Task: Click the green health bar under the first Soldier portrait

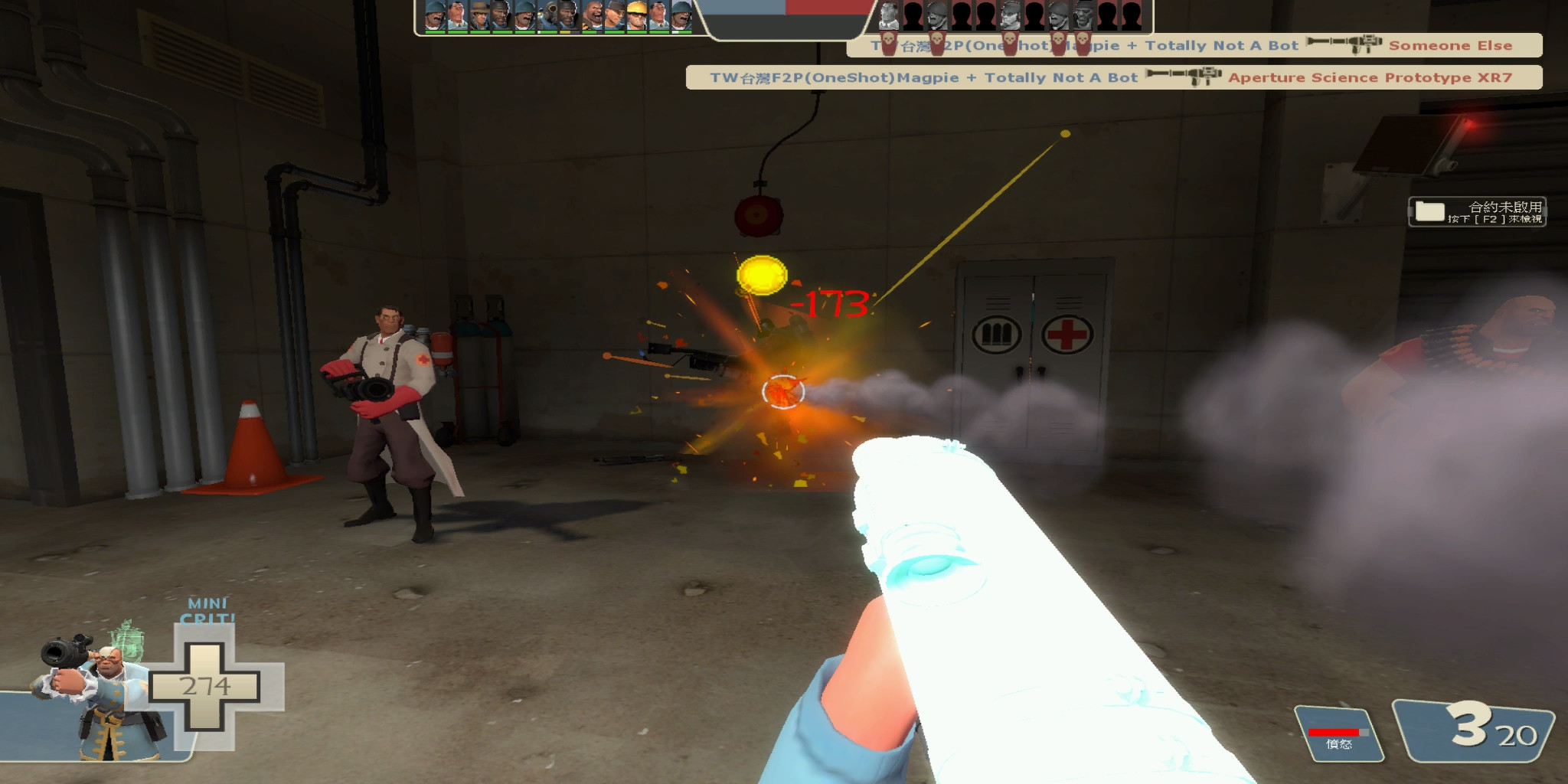Action: 434,33
